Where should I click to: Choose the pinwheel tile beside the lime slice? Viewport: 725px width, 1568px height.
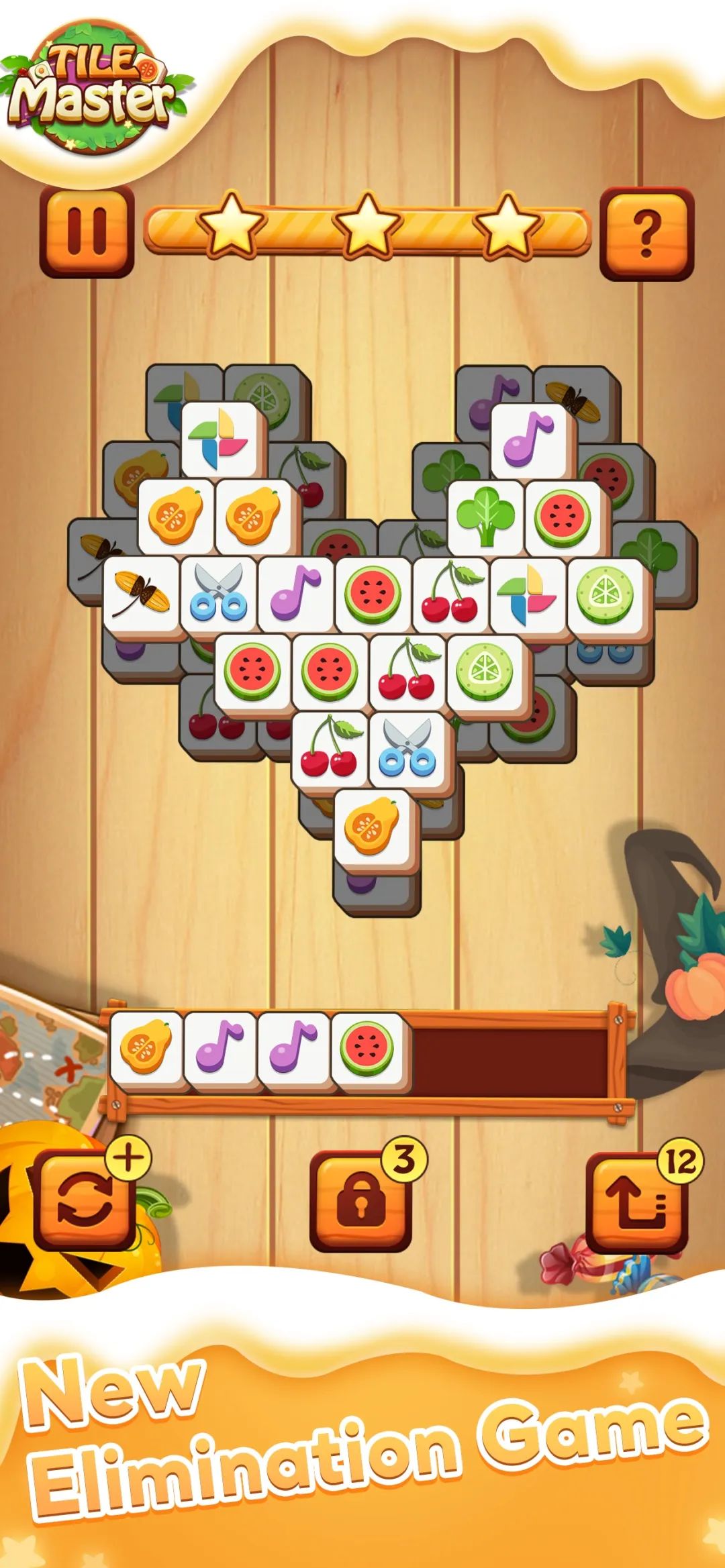pos(528,594)
